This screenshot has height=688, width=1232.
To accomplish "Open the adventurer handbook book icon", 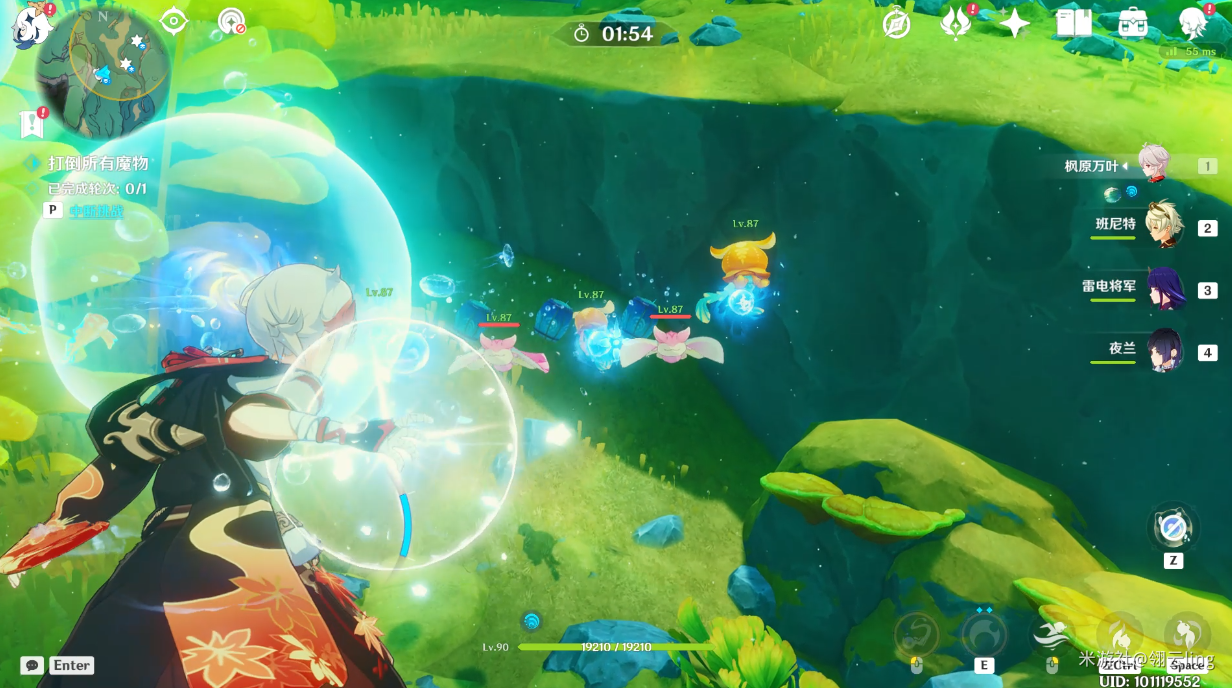I will coord(1073,23).
